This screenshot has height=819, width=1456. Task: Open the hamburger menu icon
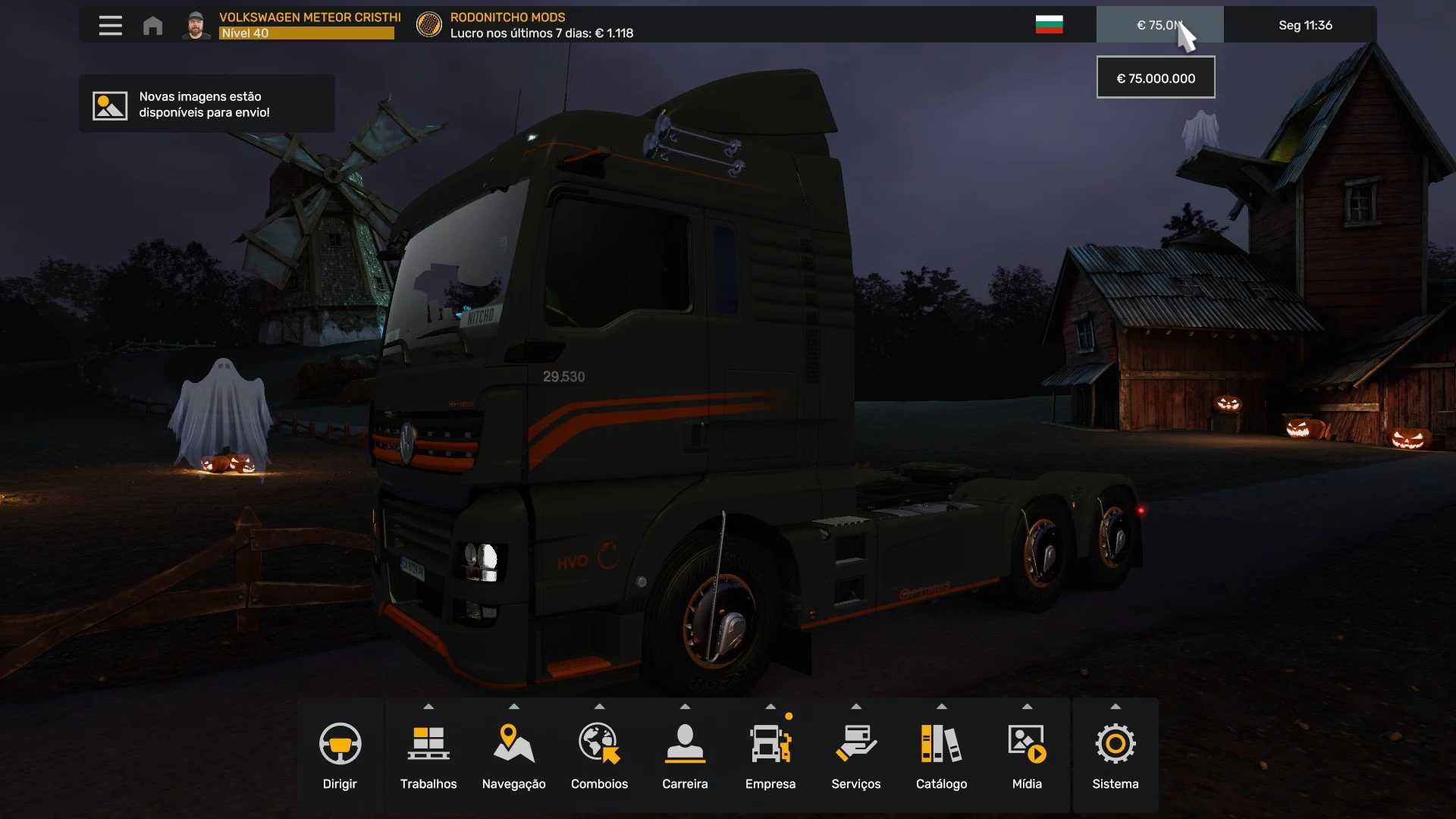point(110,26)
